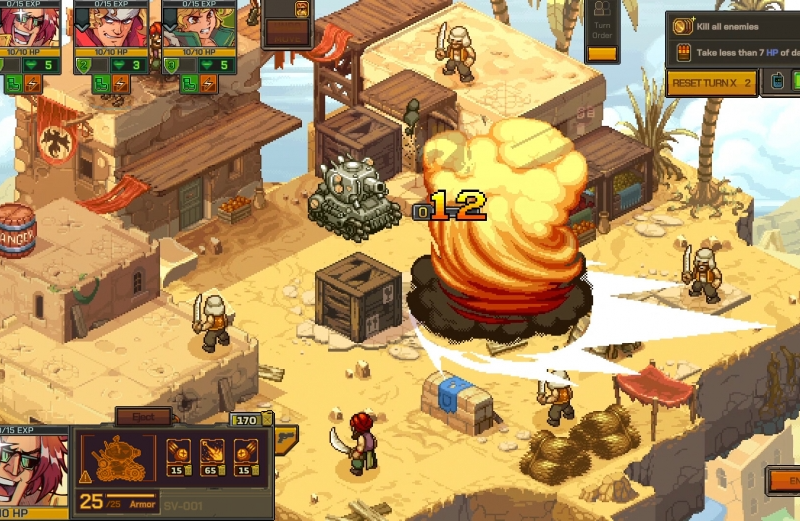The image size is (800, 521).
Task: End the current turn
Action: (784, 481)
